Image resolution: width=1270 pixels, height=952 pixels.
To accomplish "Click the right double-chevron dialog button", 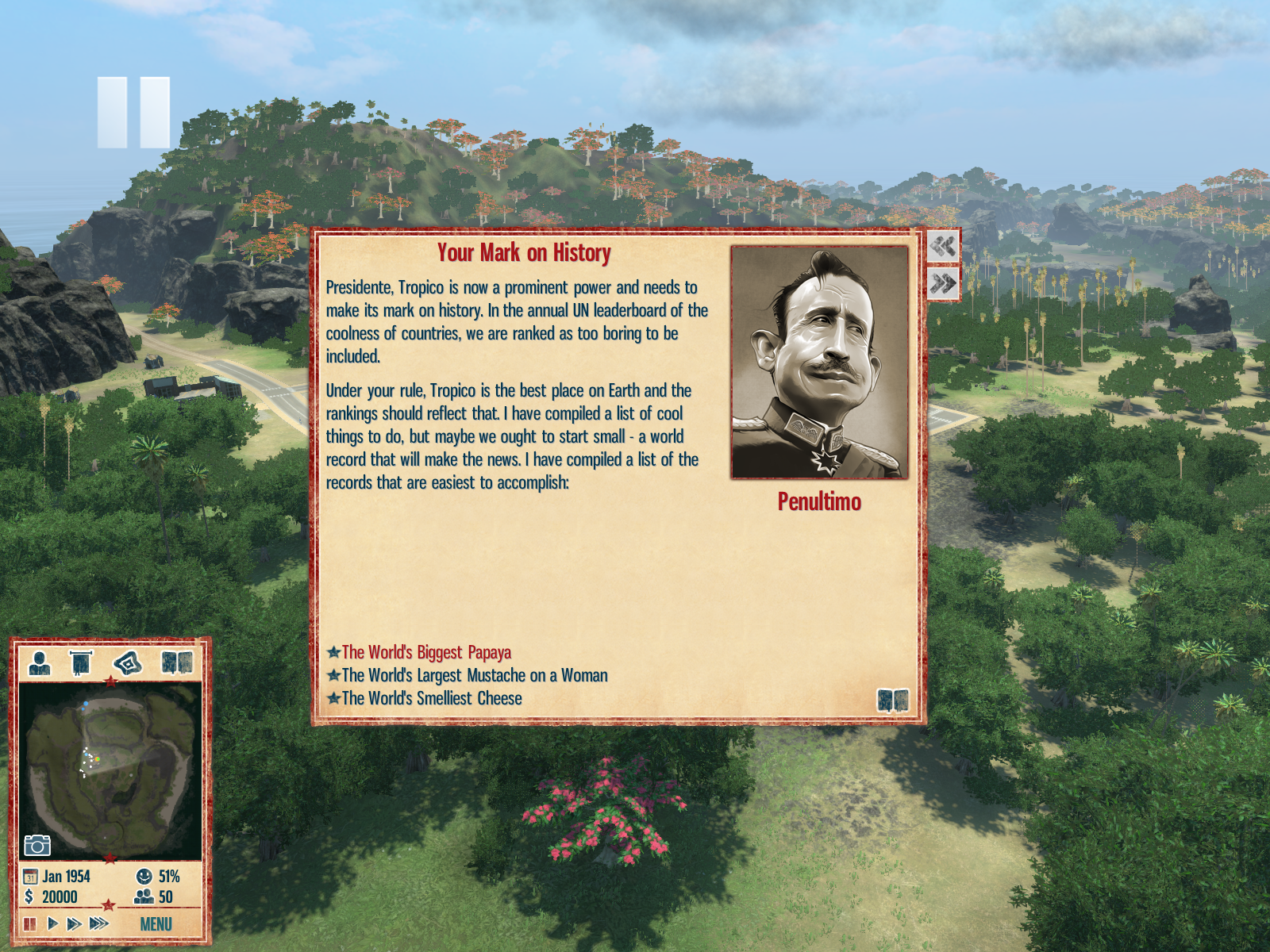I will click(943, 283).
